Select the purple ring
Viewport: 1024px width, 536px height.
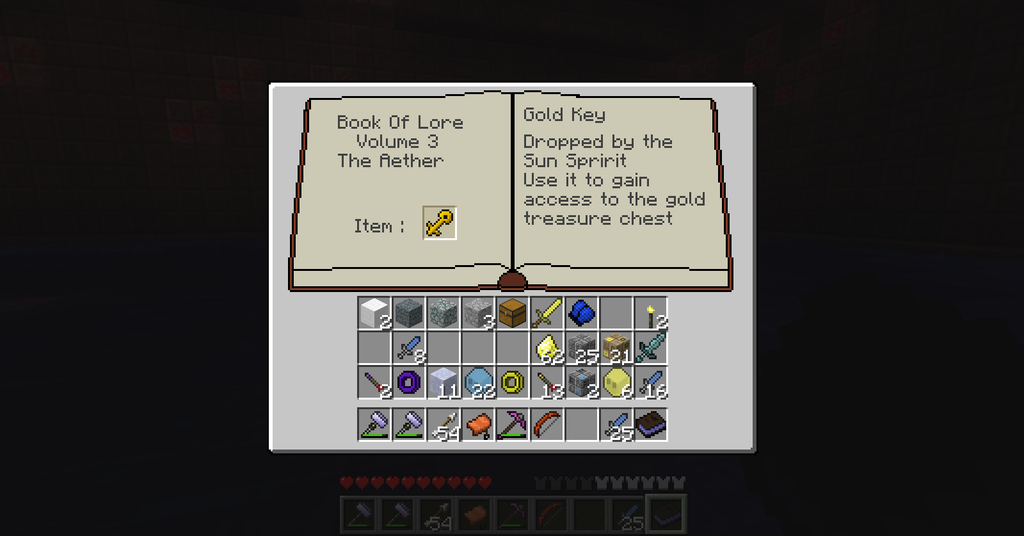(408, 381)
